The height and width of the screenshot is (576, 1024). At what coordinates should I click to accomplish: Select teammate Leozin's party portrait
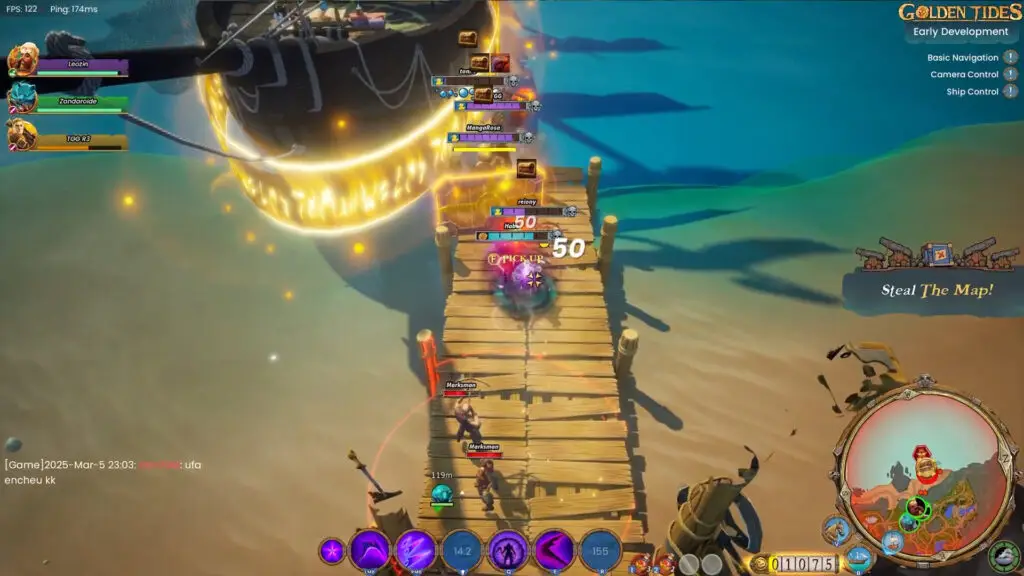[x=22, y=60]
